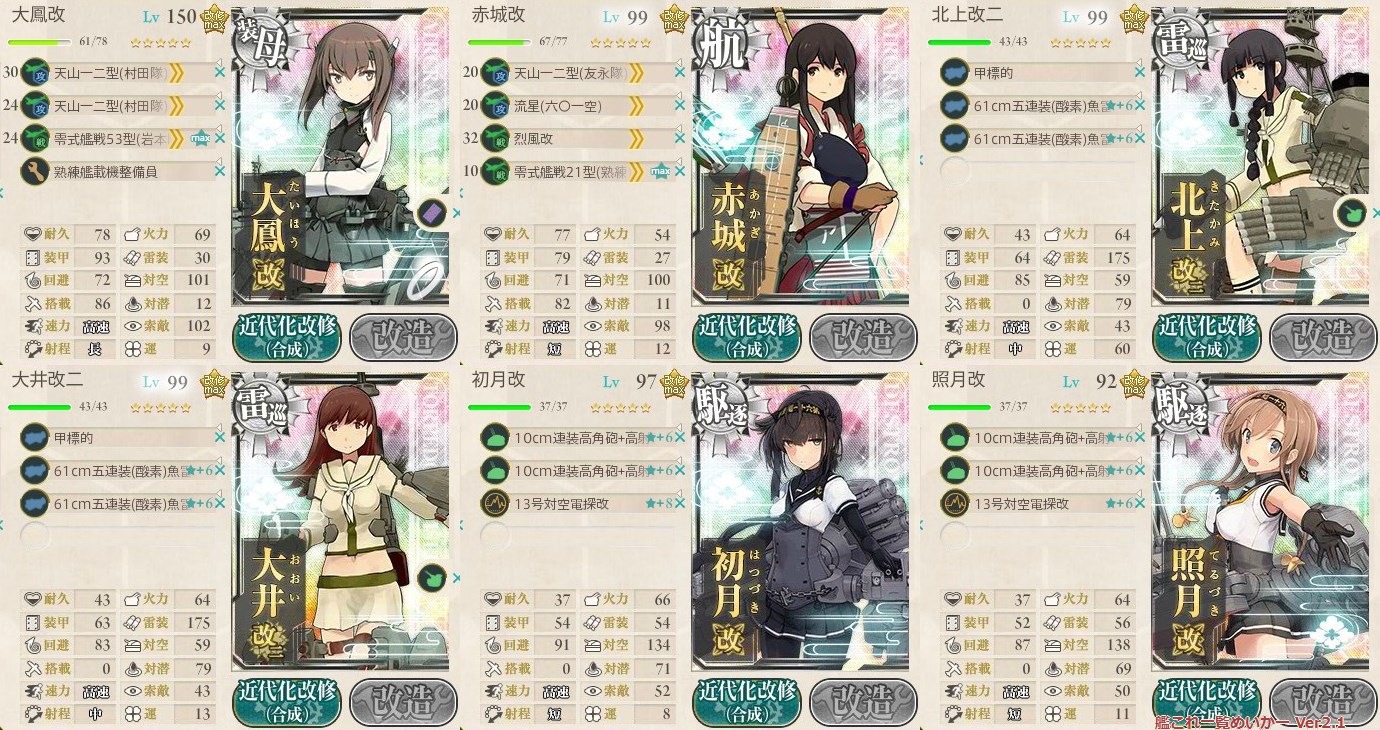
Task: Click the 改造 button for 大鳳改
Action: click(x=403, y=338)
